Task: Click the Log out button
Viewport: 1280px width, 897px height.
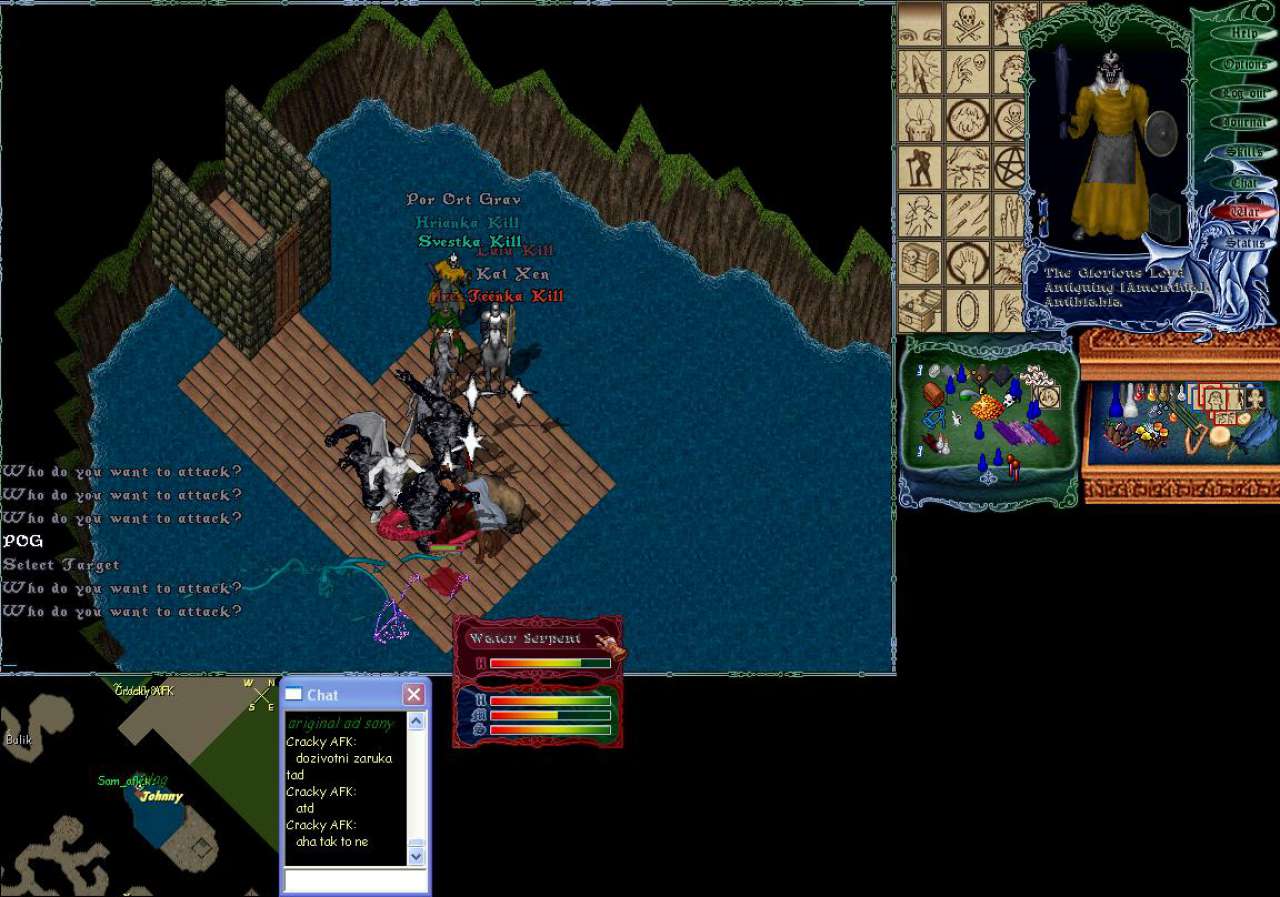Action: [x=1244, y=93]
